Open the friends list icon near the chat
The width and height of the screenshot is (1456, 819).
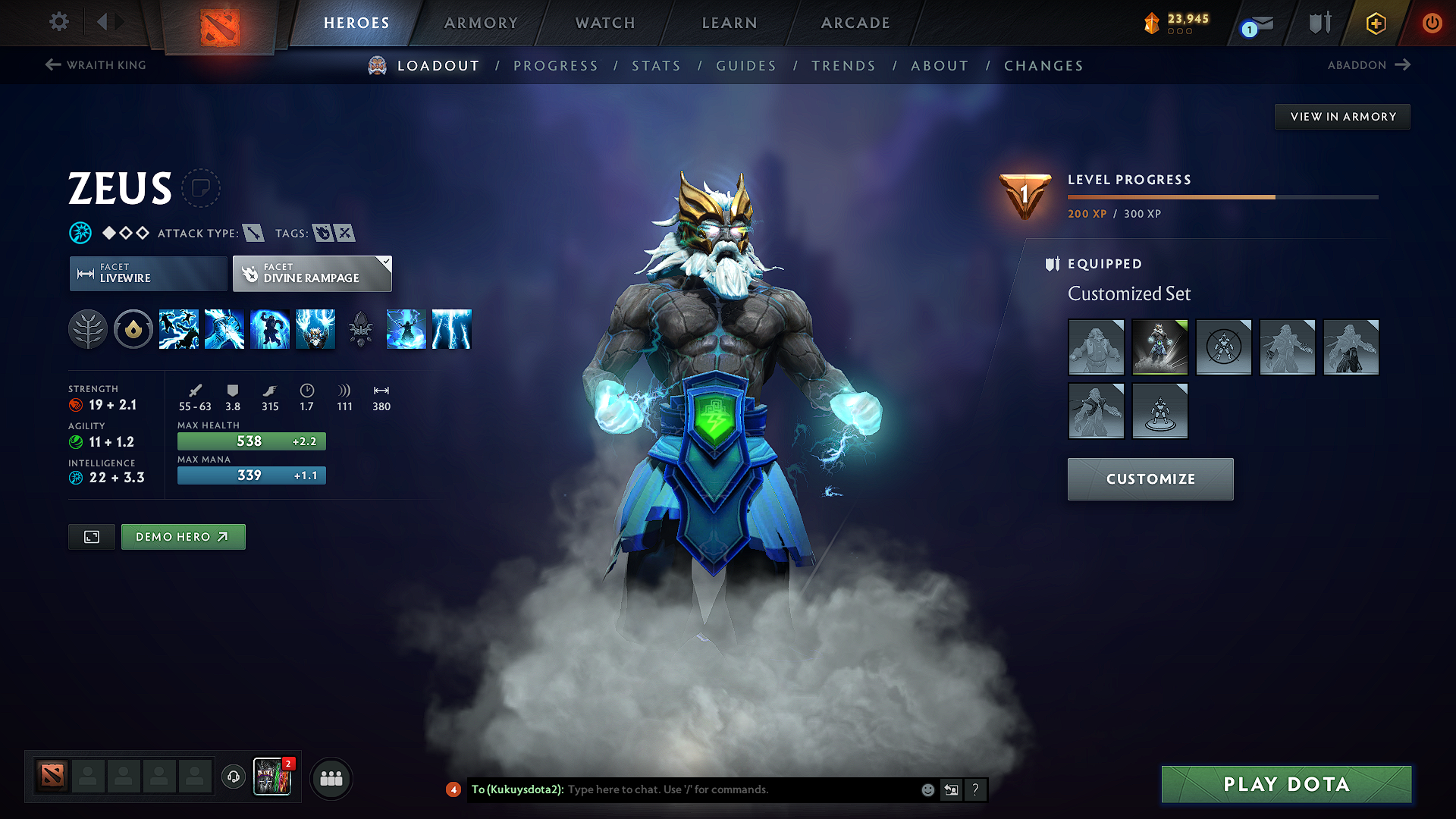331,778
